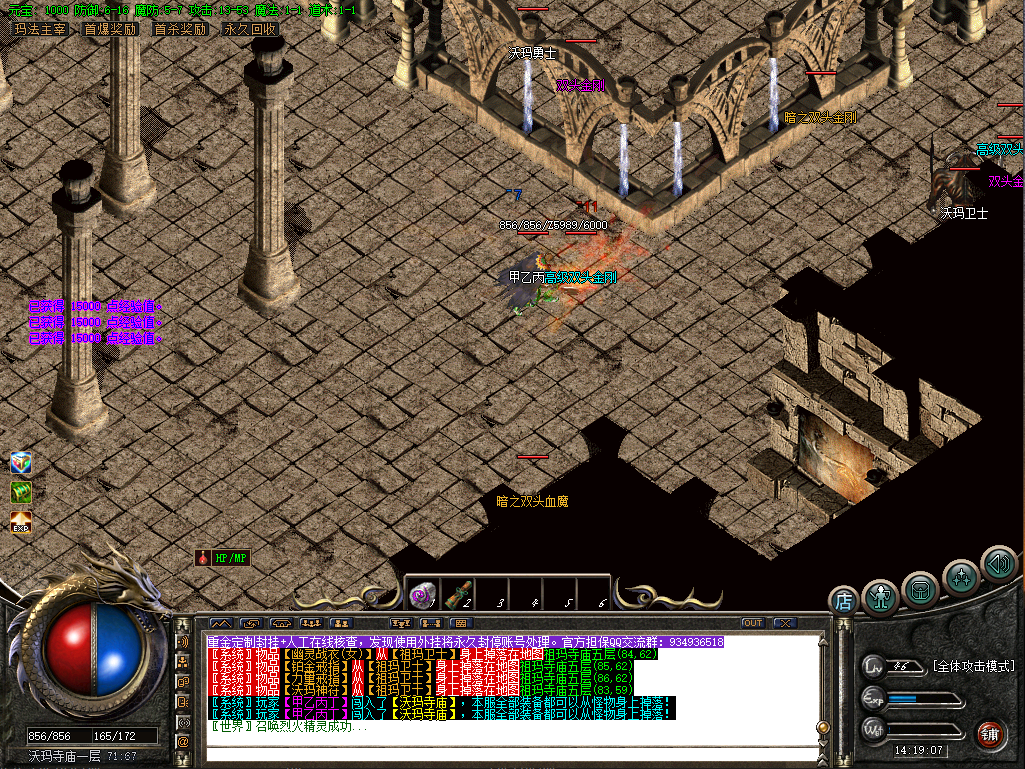Use the green scroll in slot 2
The height and width of the screenshot is (769, 1025).
[458, 595]
